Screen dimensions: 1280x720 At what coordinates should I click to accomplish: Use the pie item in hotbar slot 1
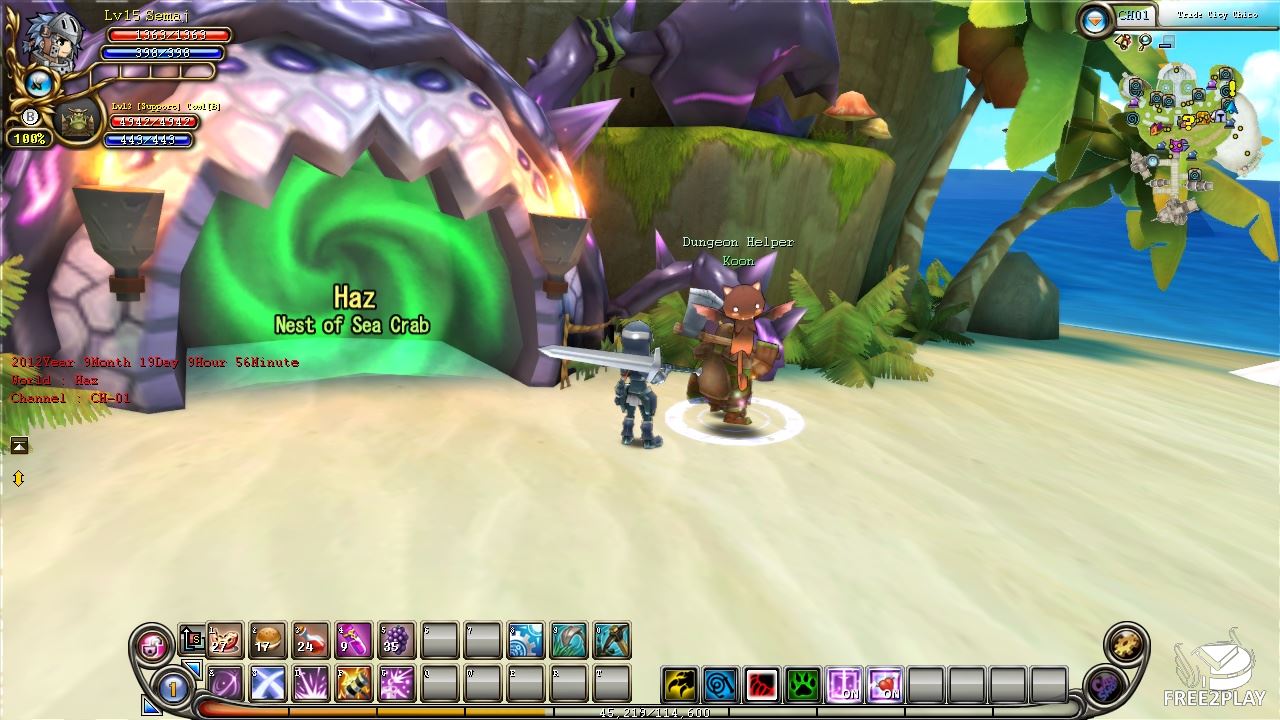225,640
